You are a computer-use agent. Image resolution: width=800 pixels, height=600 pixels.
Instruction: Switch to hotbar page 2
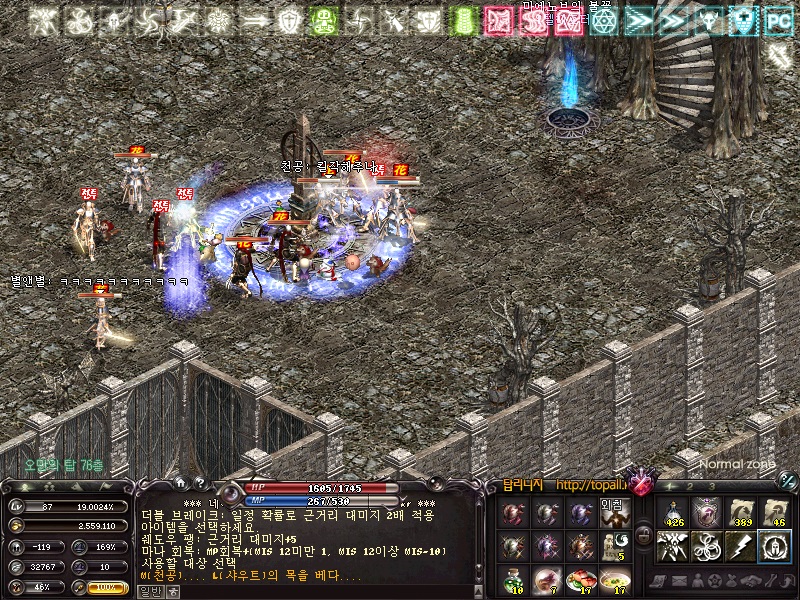tap(689, 486)
